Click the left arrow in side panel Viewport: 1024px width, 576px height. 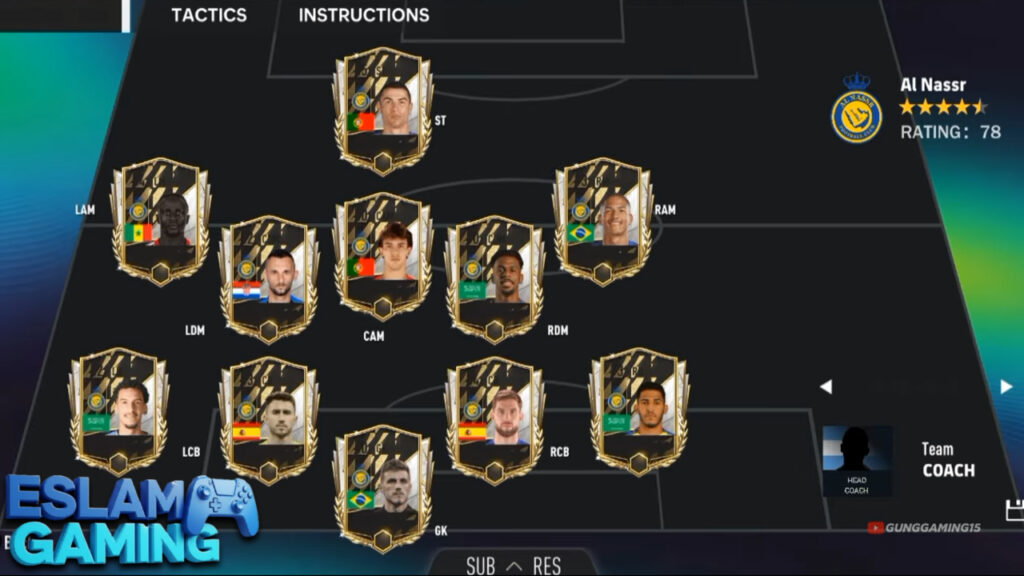(x=826, y=387)
